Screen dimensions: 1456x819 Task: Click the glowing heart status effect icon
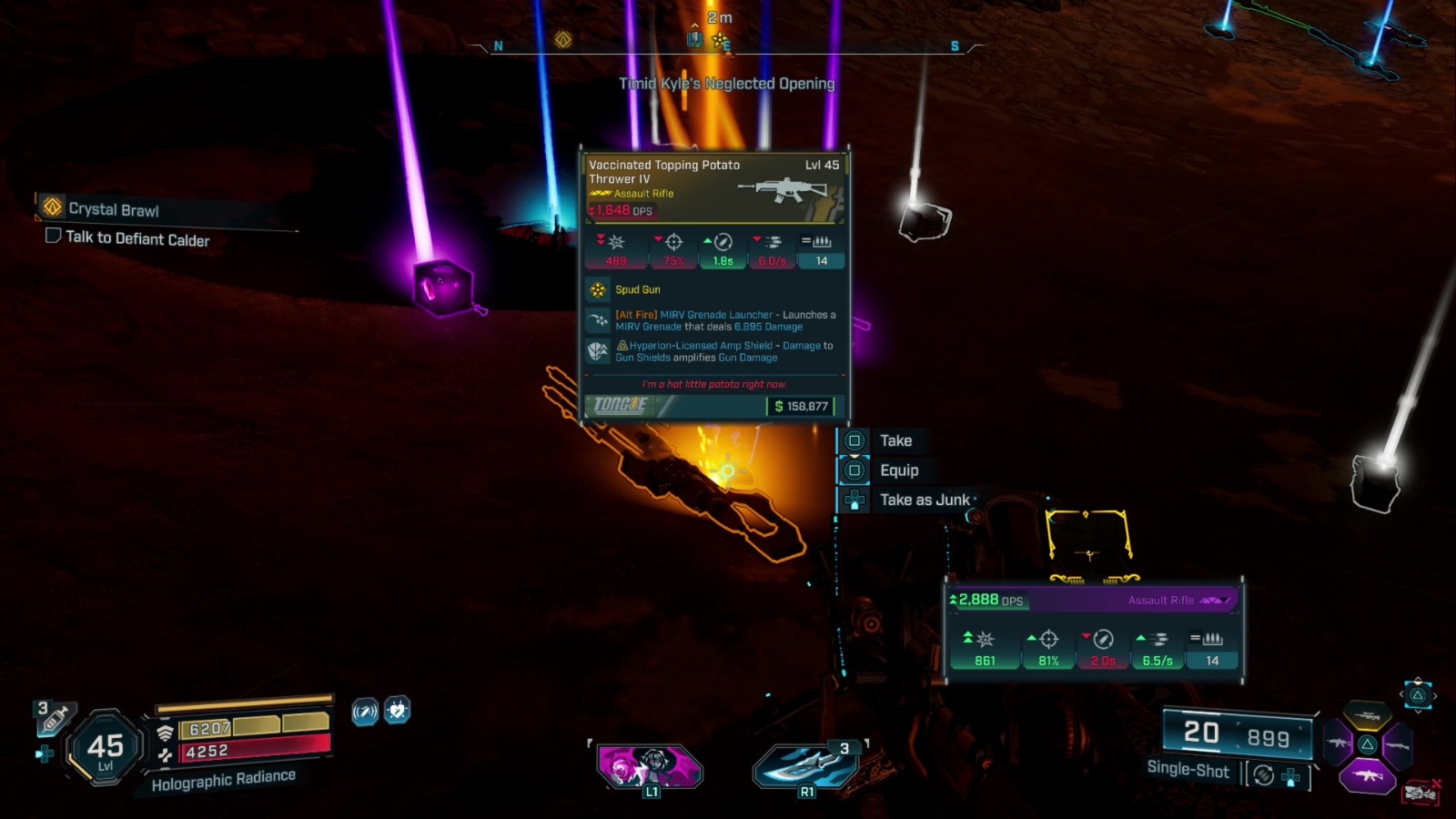tap(397, 710)
